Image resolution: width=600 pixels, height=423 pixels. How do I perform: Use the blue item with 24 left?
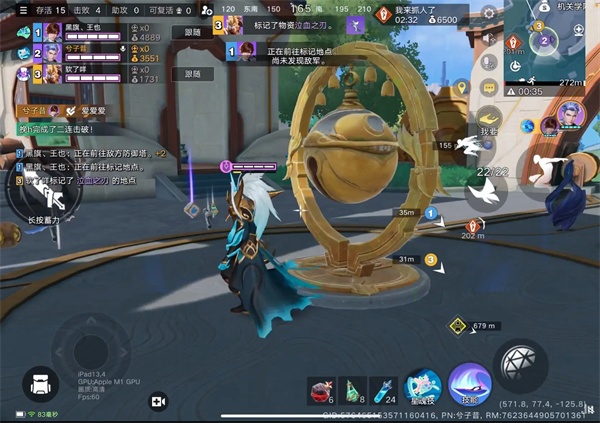click(x=383, y=389)
